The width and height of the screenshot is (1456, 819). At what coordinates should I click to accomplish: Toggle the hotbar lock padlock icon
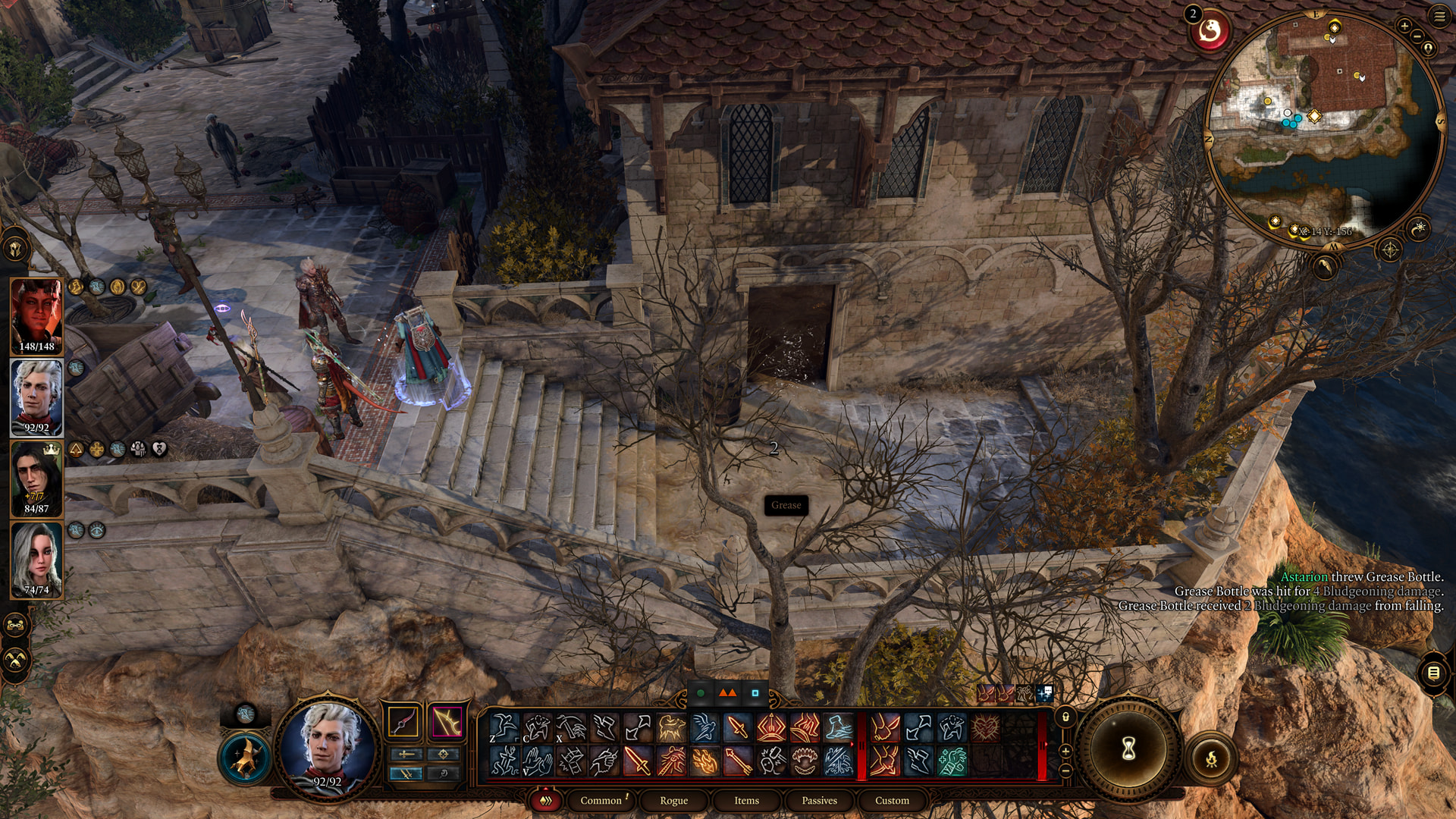[x=1065, y=717]
